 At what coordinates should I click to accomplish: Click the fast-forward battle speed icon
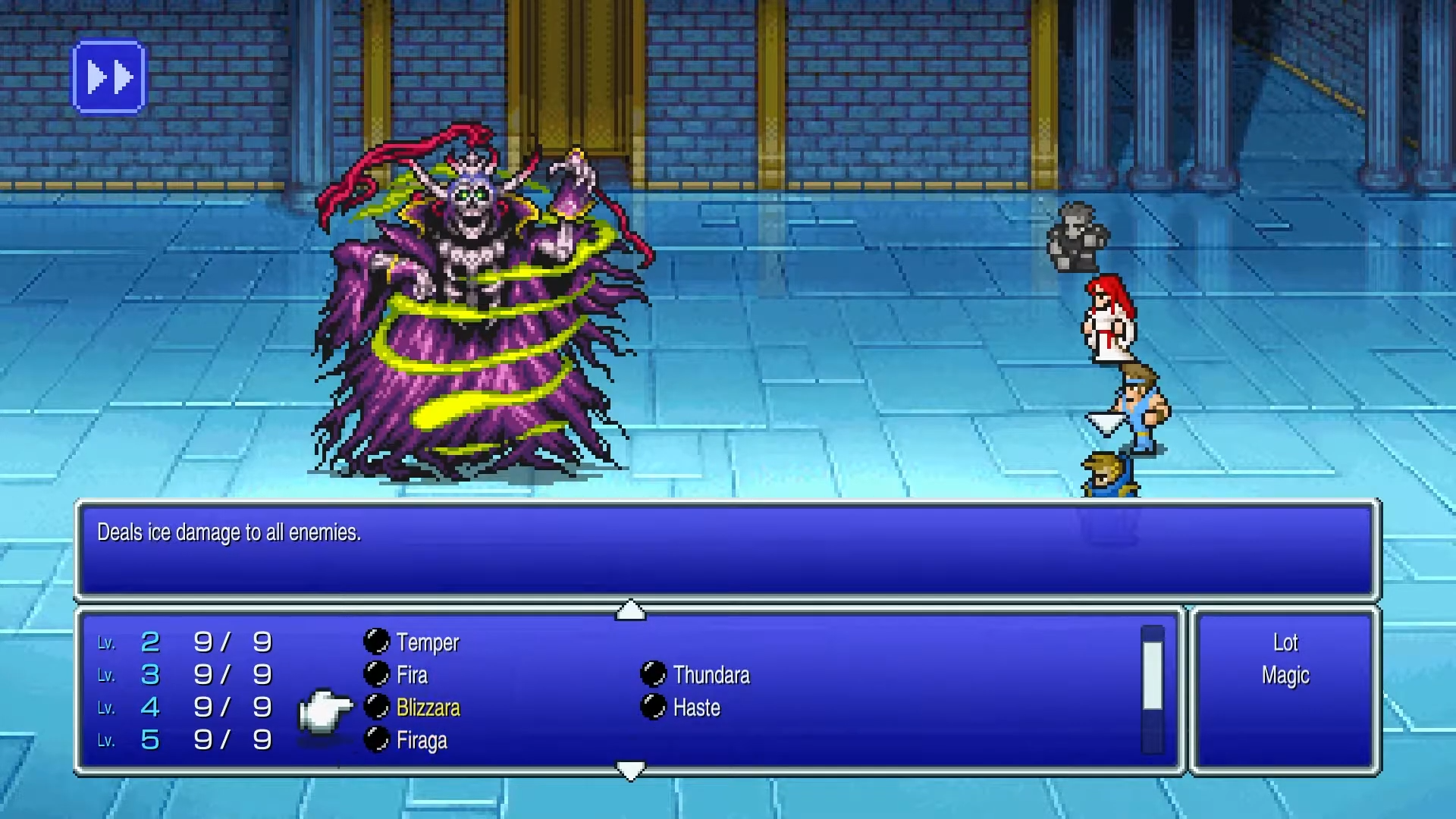(108, 75)
